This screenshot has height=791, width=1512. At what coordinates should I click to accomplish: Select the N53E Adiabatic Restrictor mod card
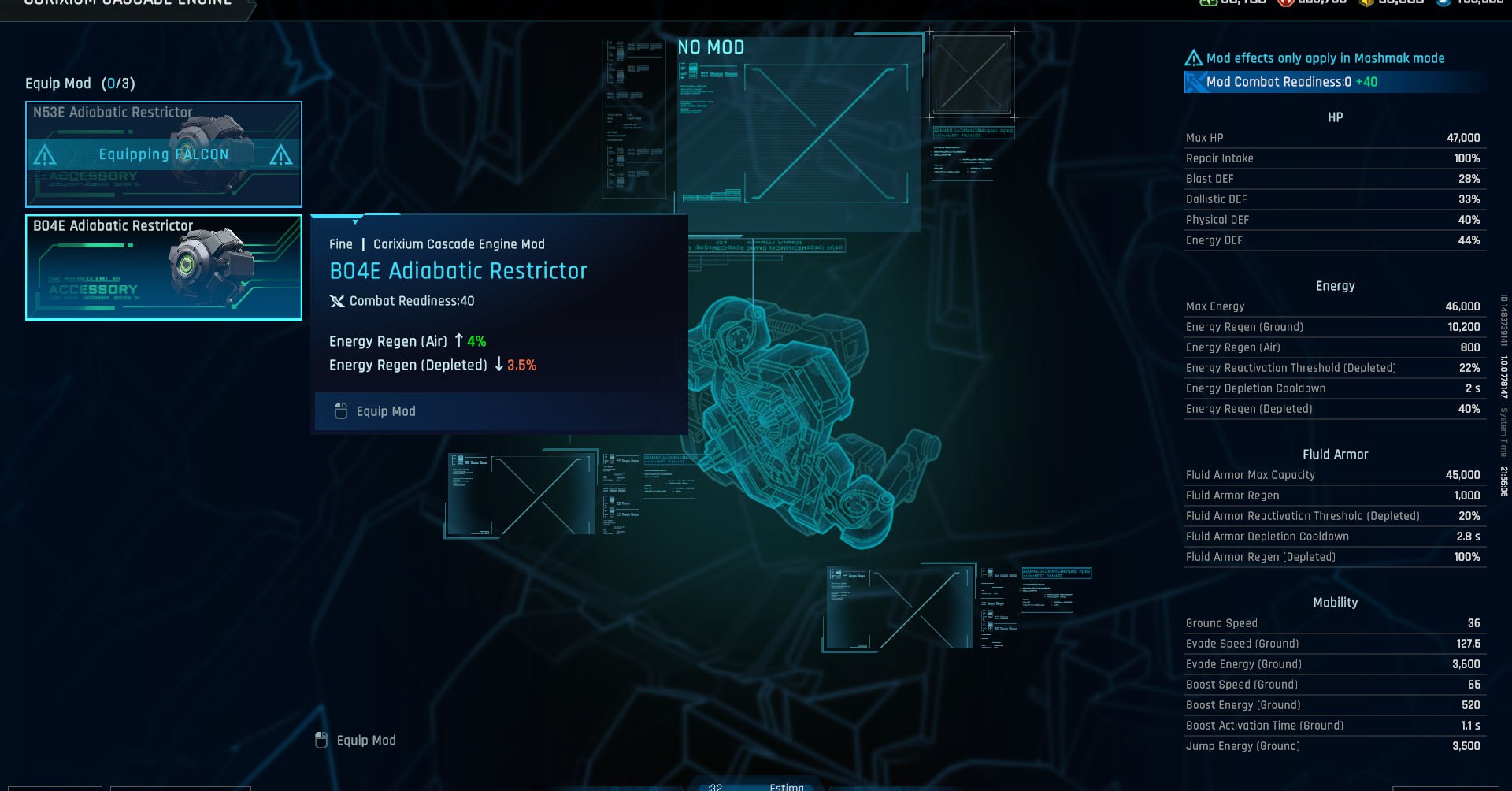tap(163, 154)
